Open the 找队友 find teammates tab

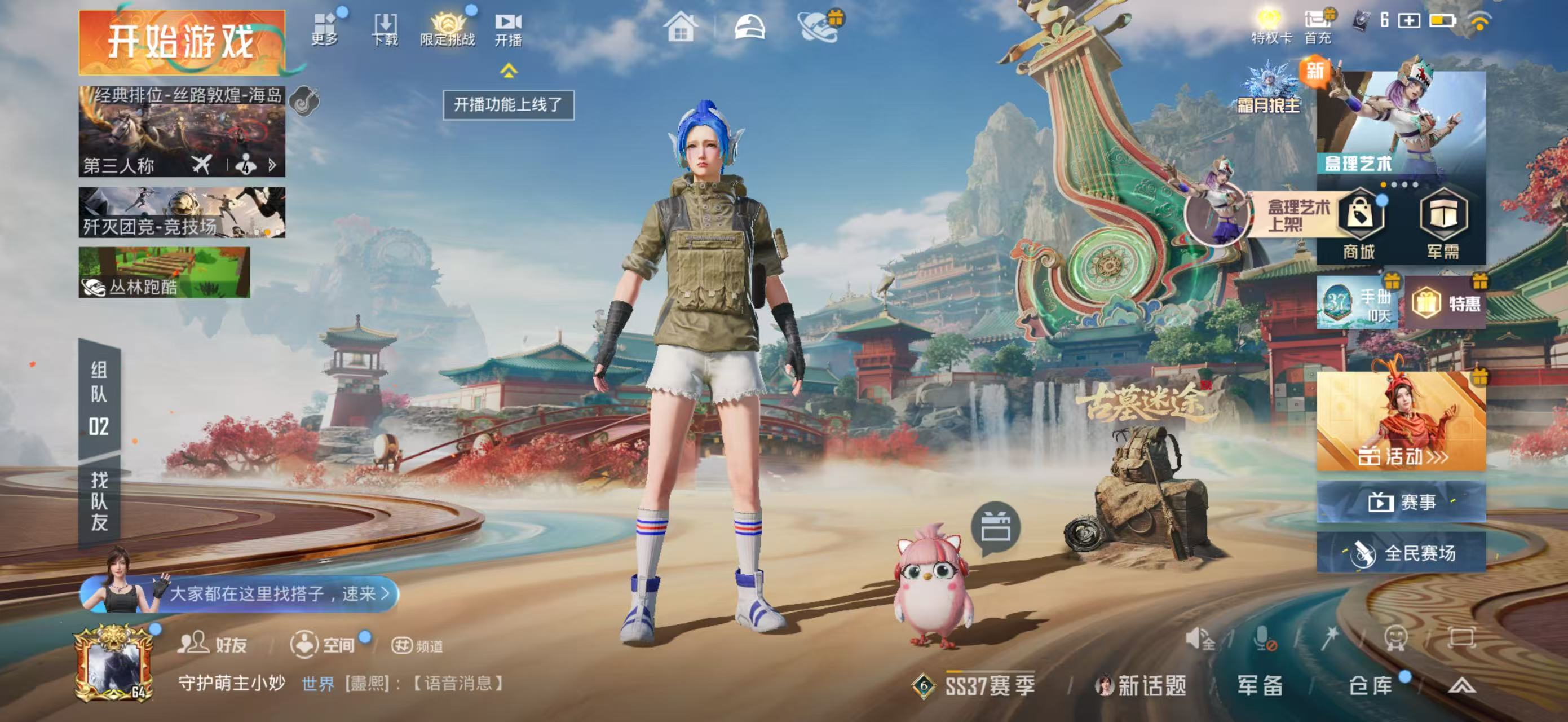click(99, 500)
